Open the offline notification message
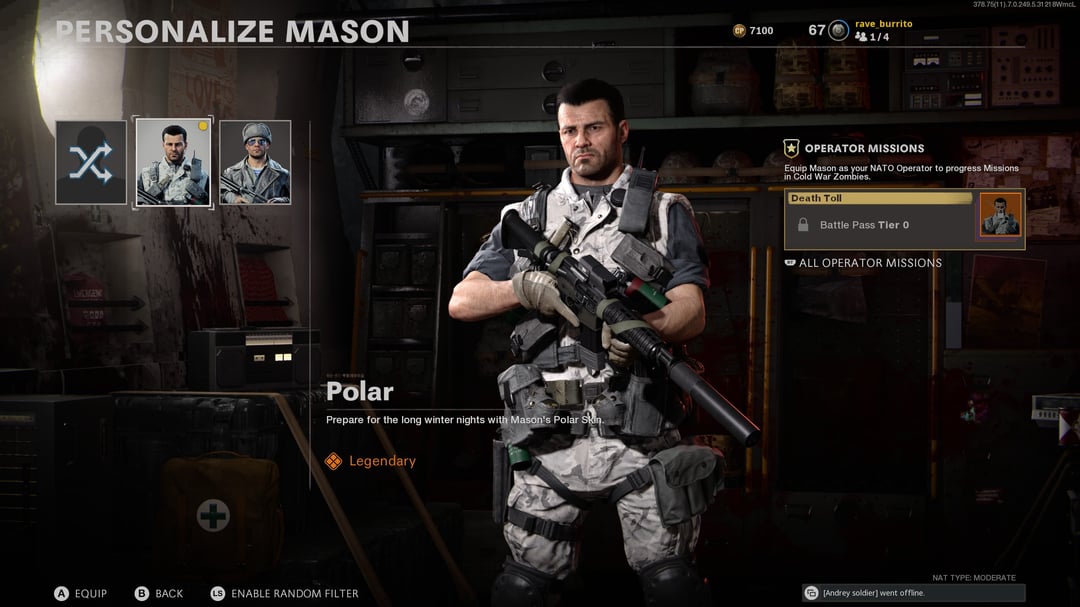This screenshot has height=607, width=1080. [x=912, y=593]
